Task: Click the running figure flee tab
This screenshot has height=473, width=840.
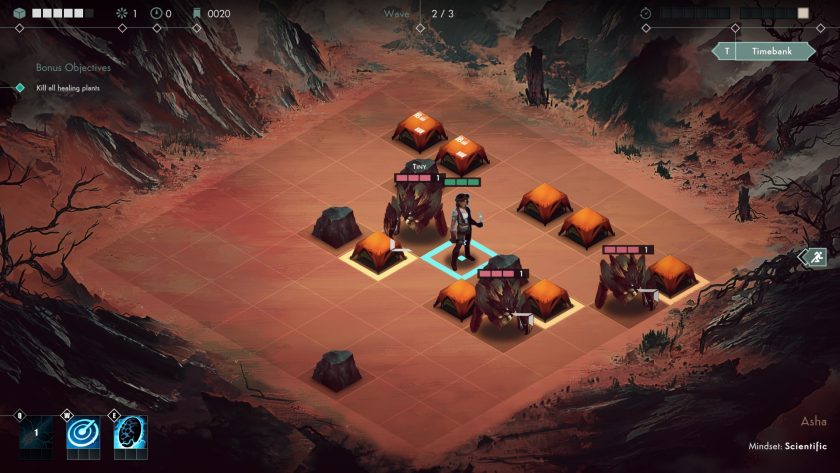Action: [816, 257]
